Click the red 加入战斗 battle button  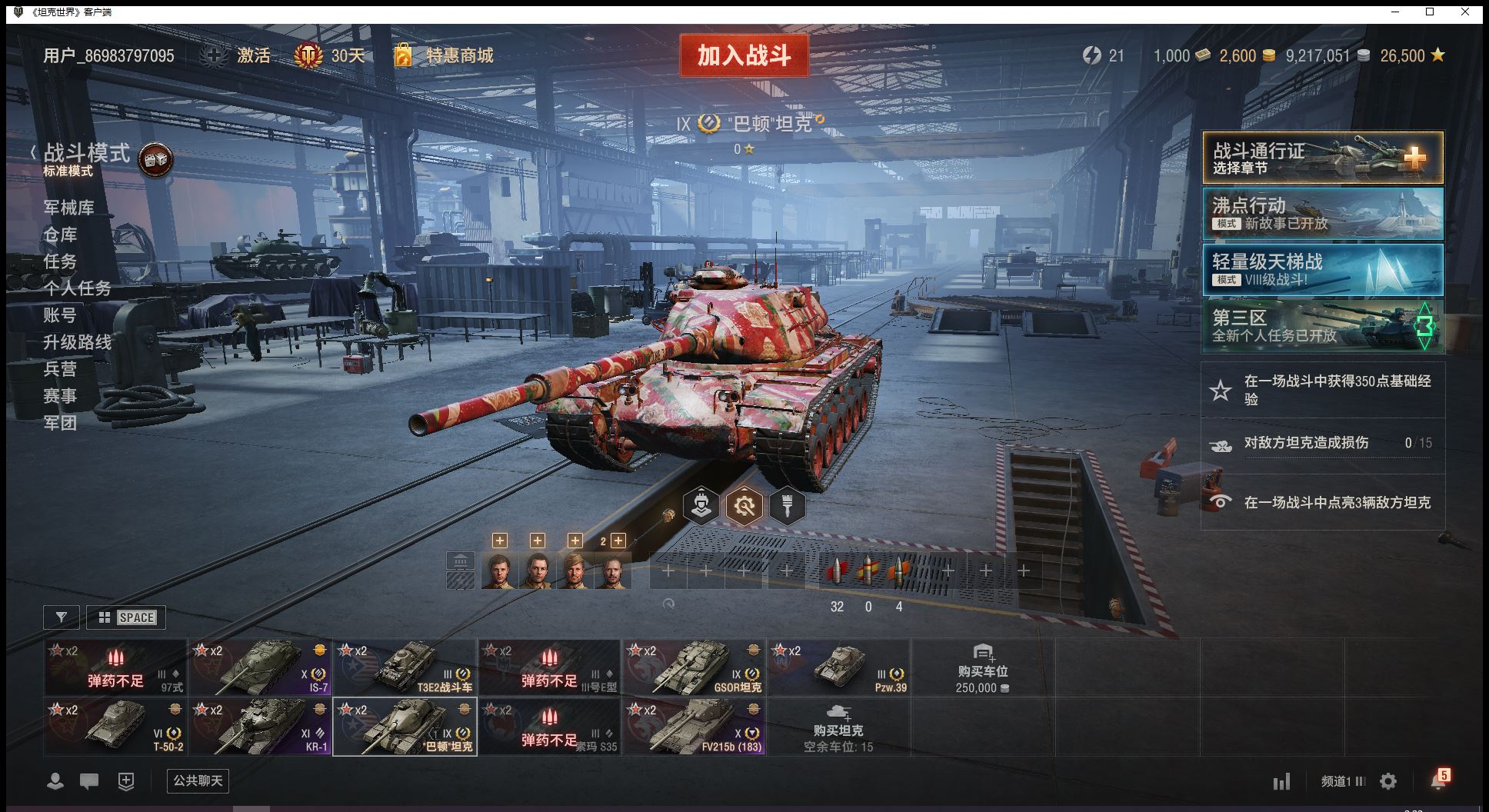pos(744,55)
